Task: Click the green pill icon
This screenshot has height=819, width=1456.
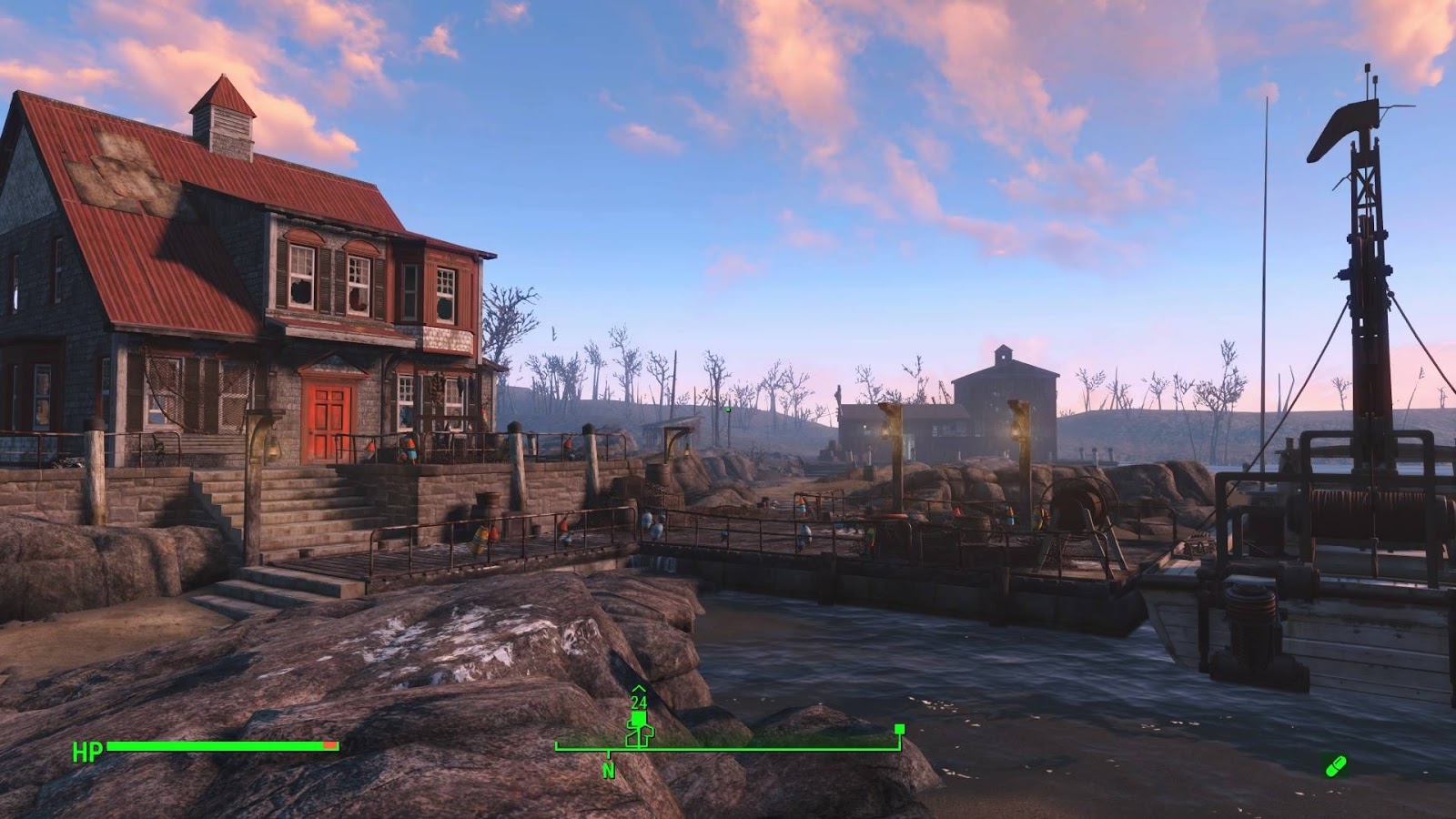Action: (1335, 765)
